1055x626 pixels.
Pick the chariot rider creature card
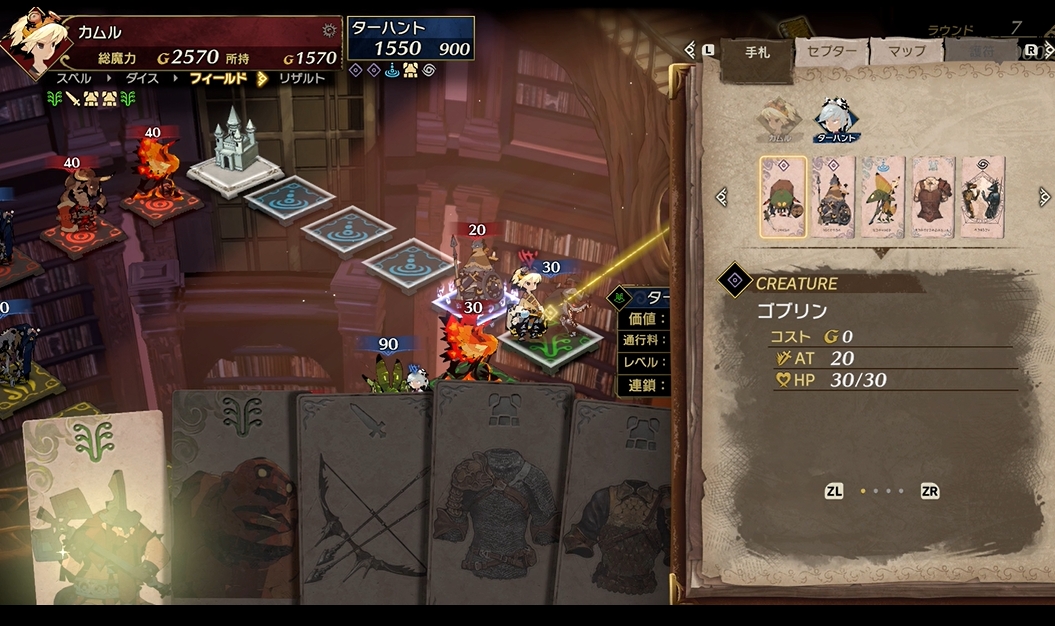tap(833, 197)
